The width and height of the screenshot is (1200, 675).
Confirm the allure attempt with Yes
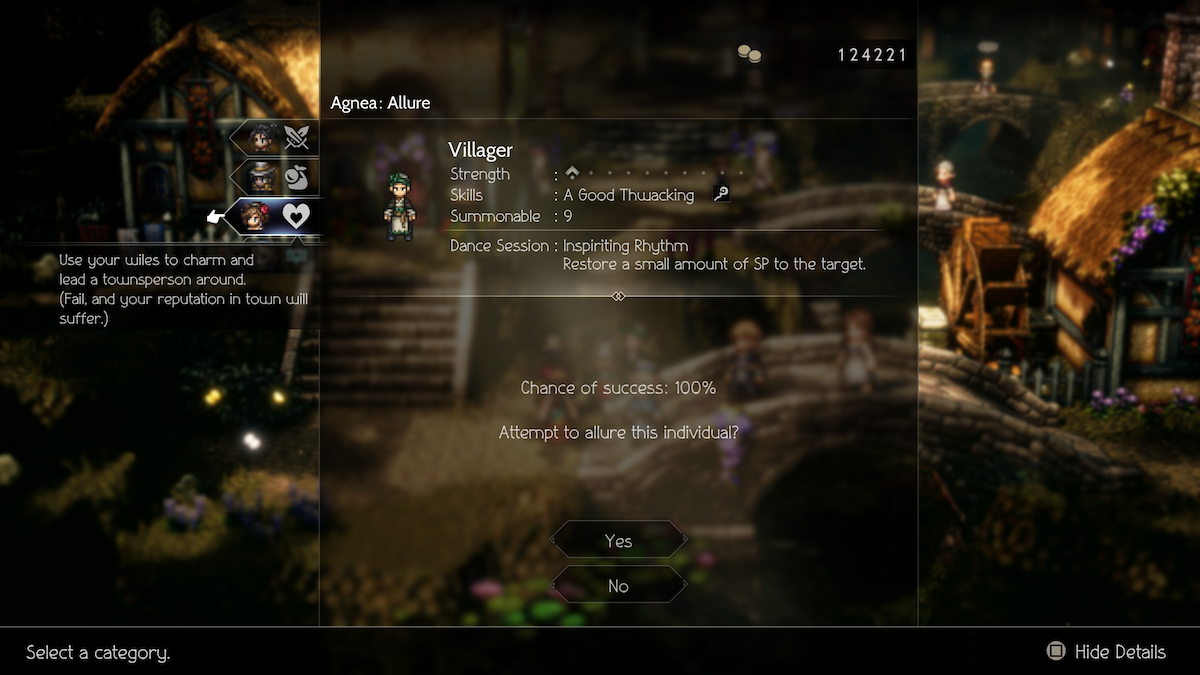click(x=618, y=541)
